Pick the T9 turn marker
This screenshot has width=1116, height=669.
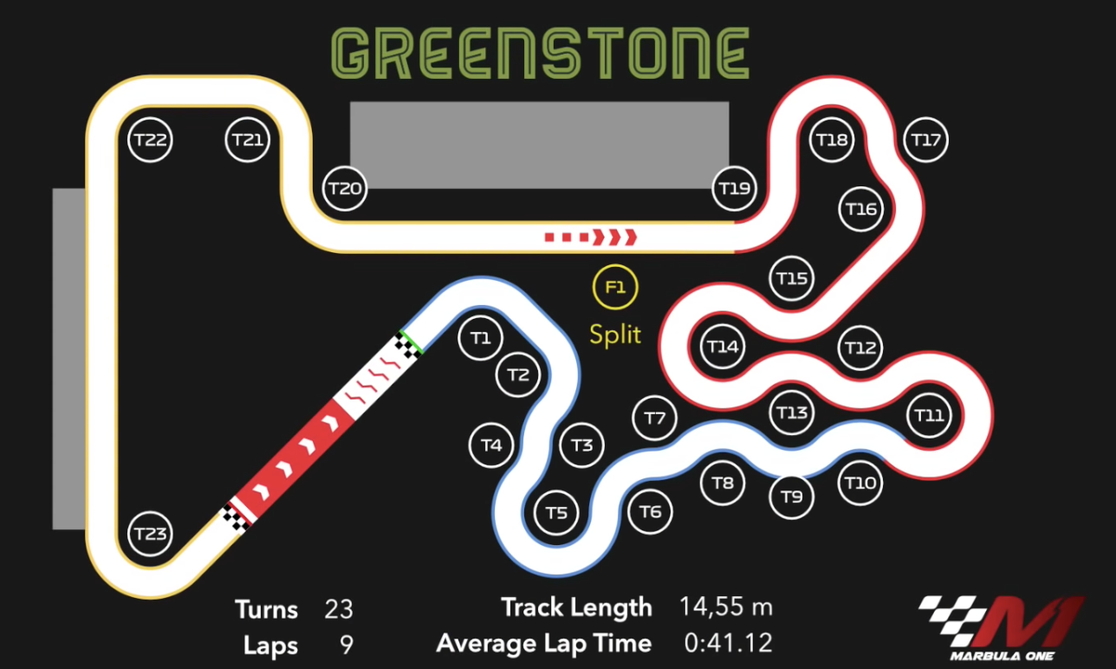(791, 496)
